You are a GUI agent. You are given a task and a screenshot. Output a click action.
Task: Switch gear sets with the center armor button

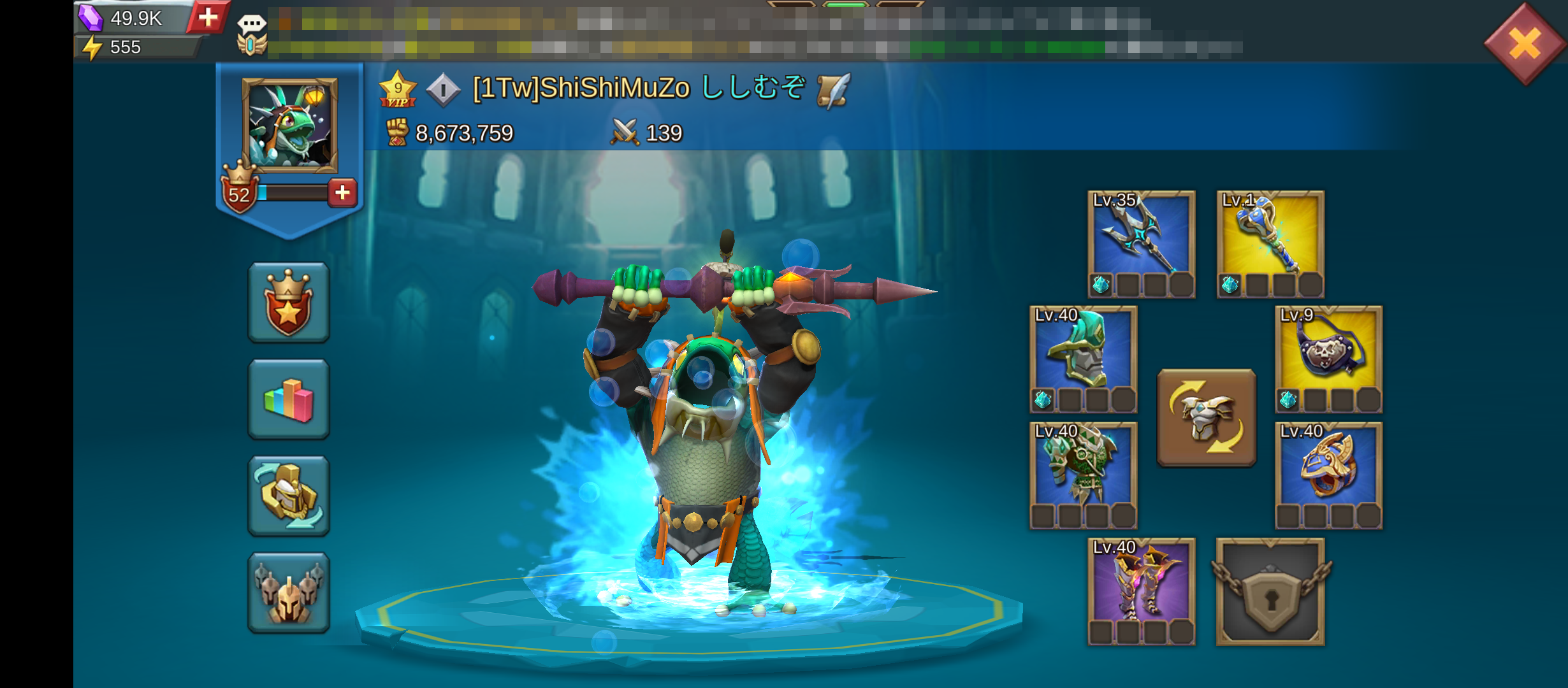(1207, 418)
